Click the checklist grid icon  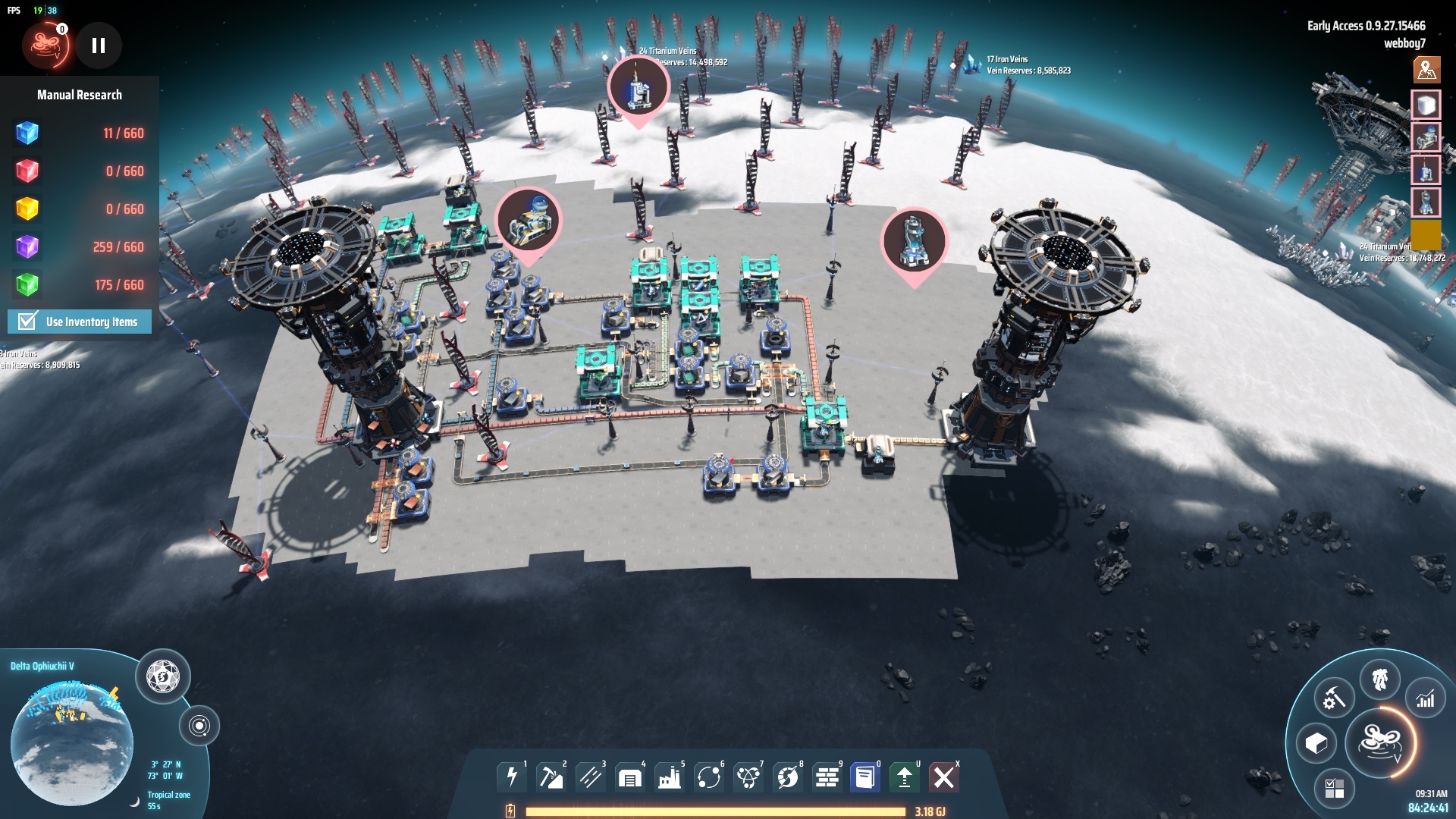[x=1334, y=788]
